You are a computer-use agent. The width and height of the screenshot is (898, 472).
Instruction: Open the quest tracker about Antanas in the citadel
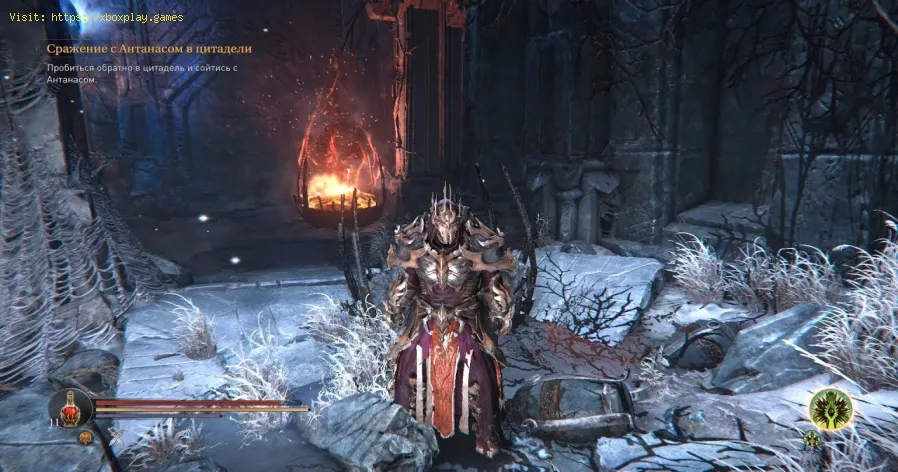pos(148,48)
